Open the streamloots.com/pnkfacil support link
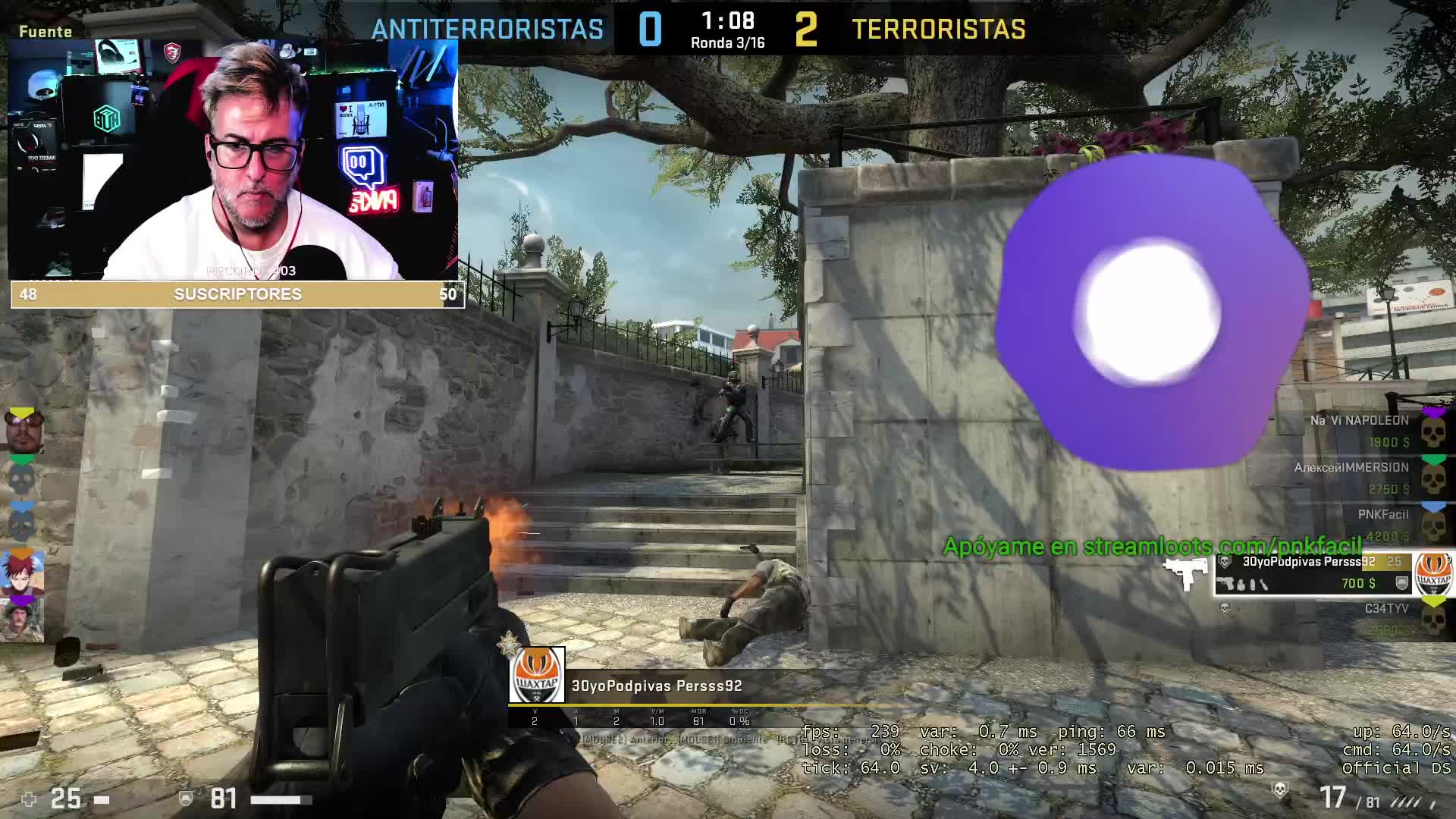The image size is (1456, 819). point(1152,546)
